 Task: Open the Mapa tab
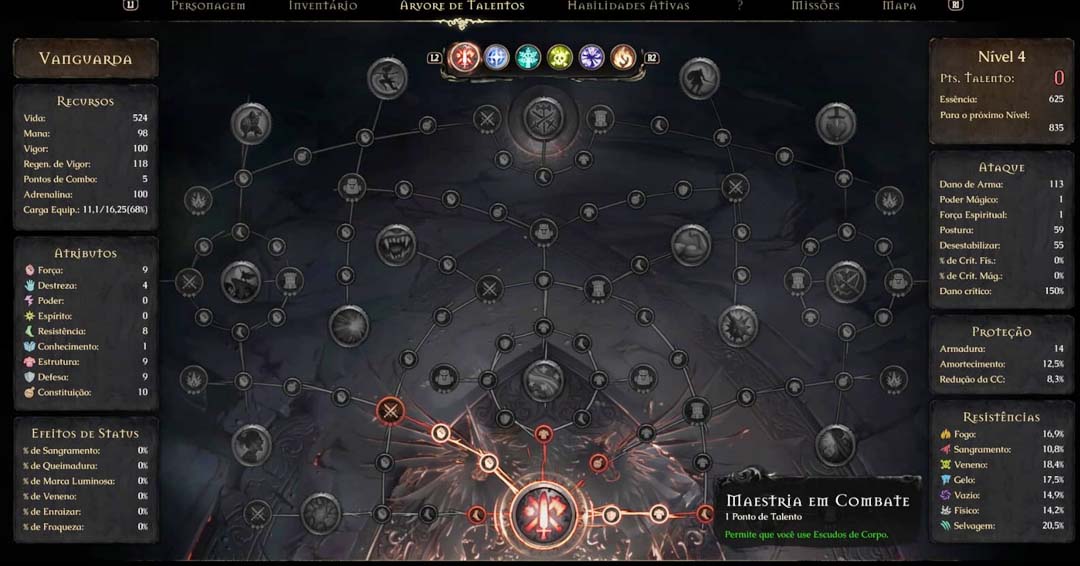[x=899, y=6]
